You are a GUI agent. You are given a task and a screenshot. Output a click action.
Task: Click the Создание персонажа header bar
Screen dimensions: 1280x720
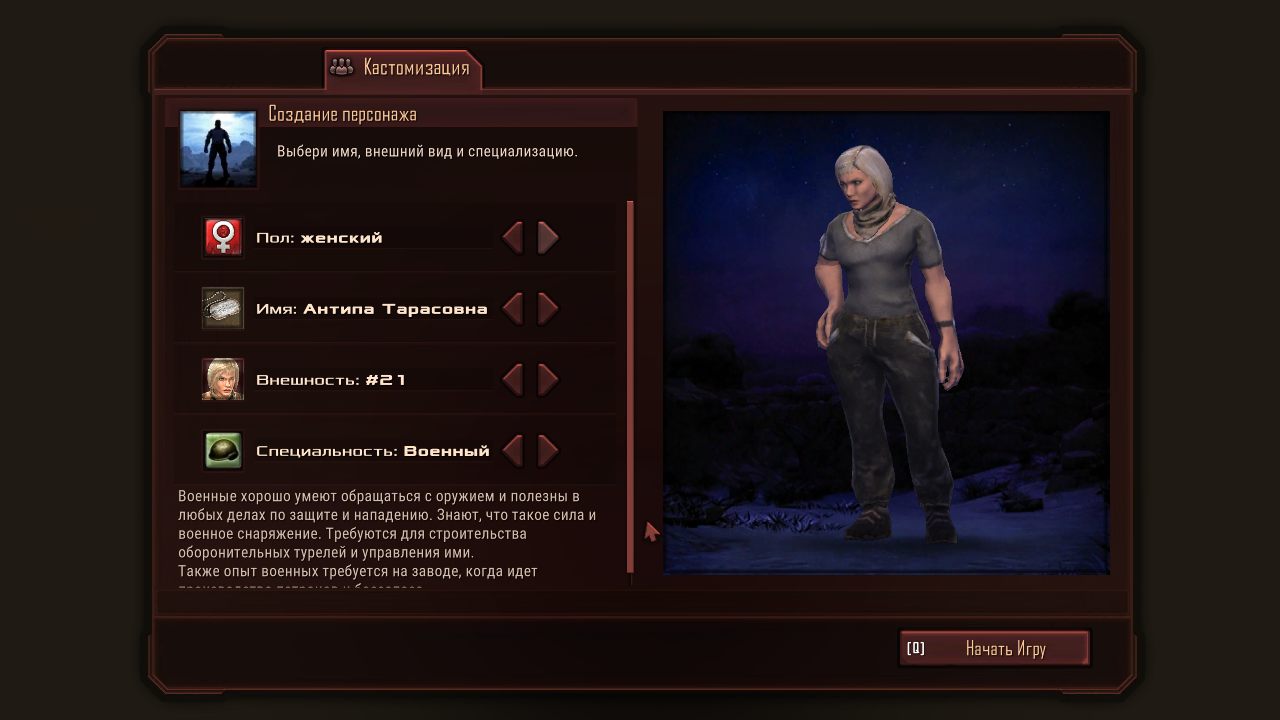coord(400,113)
